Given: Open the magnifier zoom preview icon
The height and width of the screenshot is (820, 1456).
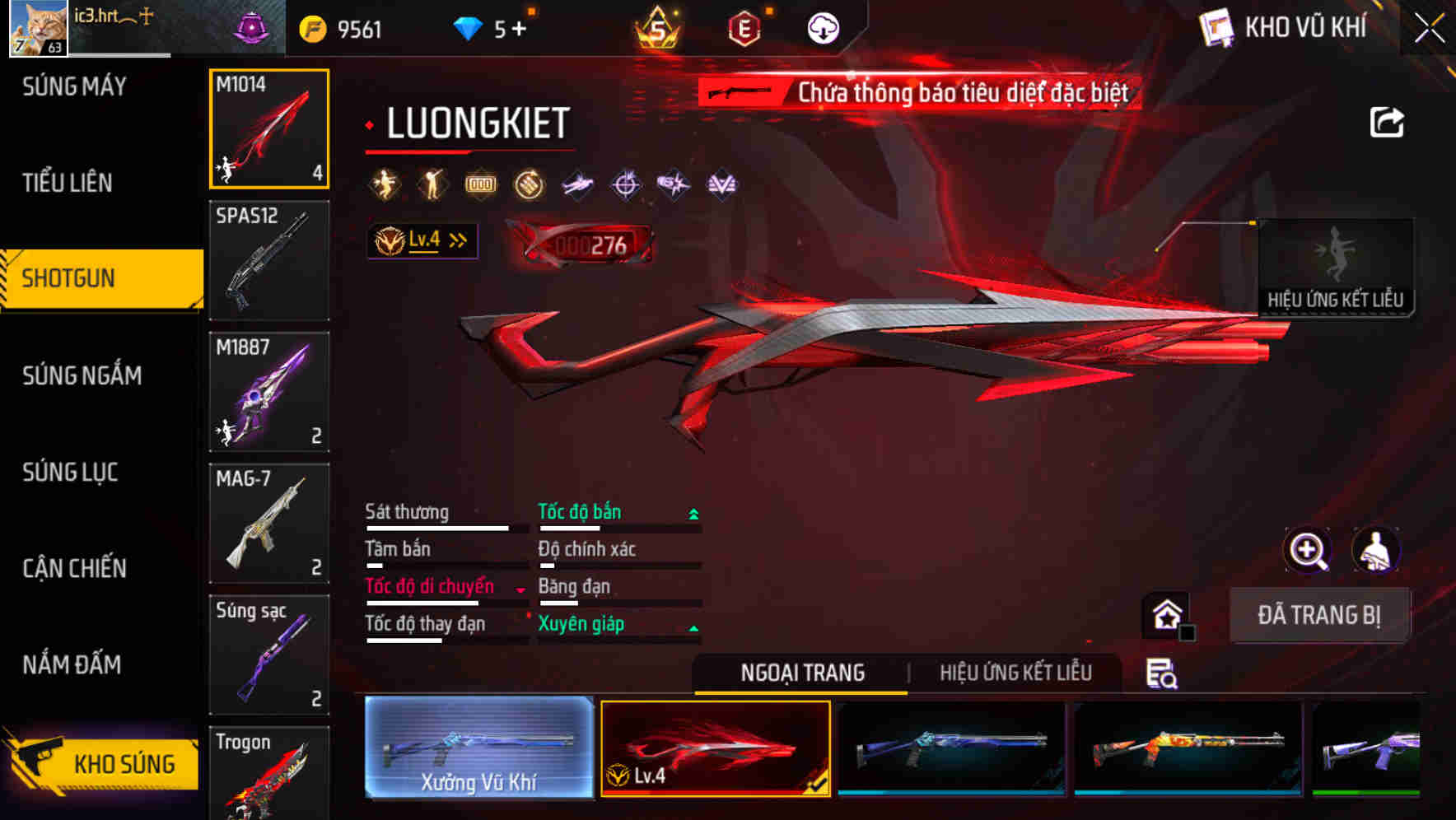Looking at the screenshot, I should pyautogui.click(x=1308, y=550).
